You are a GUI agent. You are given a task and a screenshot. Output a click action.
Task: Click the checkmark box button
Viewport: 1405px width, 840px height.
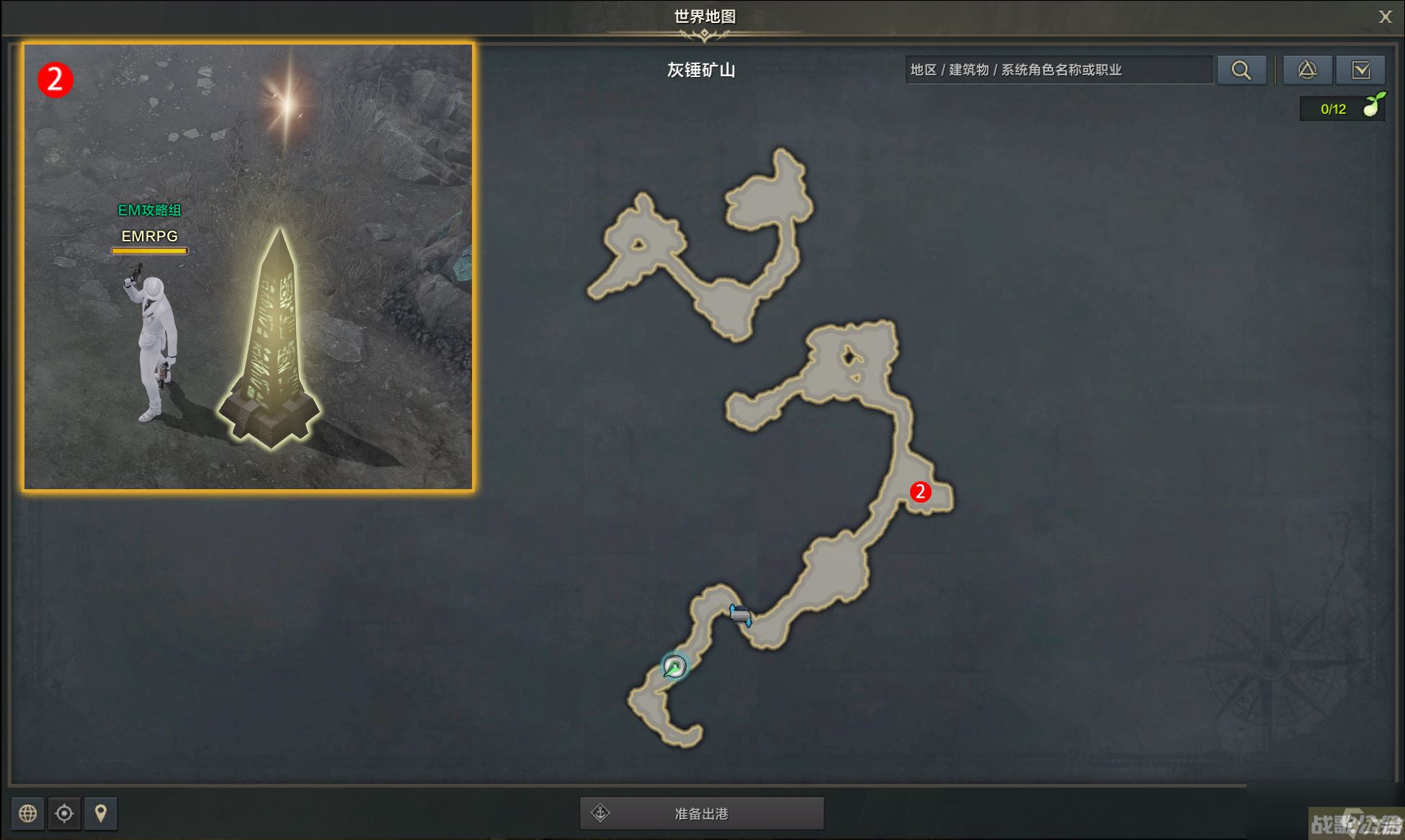click(x=1360, y=70)
